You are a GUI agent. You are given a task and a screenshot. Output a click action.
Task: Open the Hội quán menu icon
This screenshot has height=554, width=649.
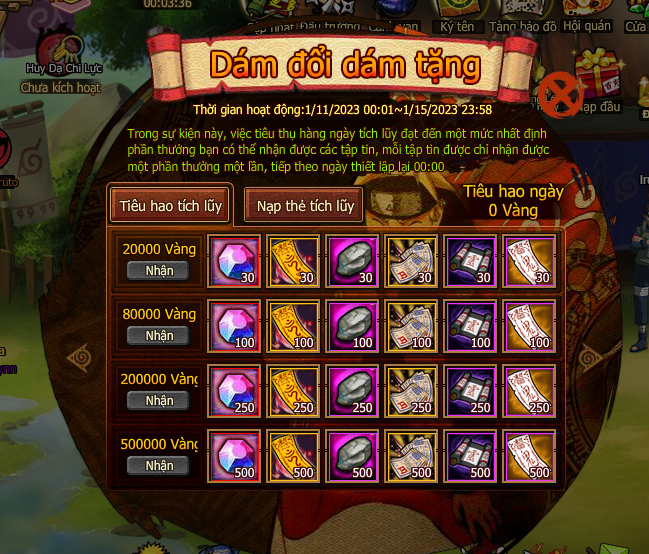pyautogui.click(x=586, y=14)
